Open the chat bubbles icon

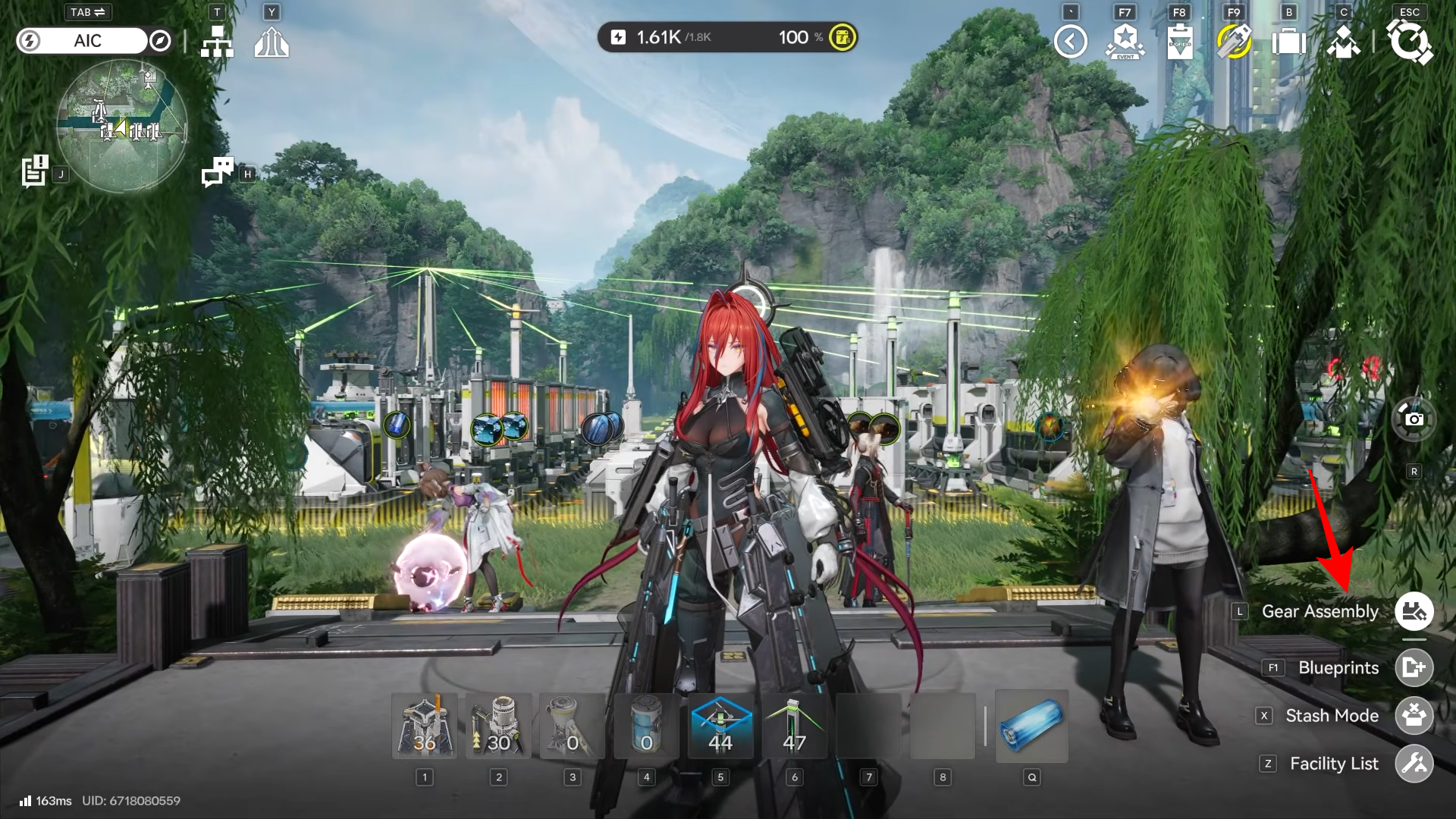point(218,171)
